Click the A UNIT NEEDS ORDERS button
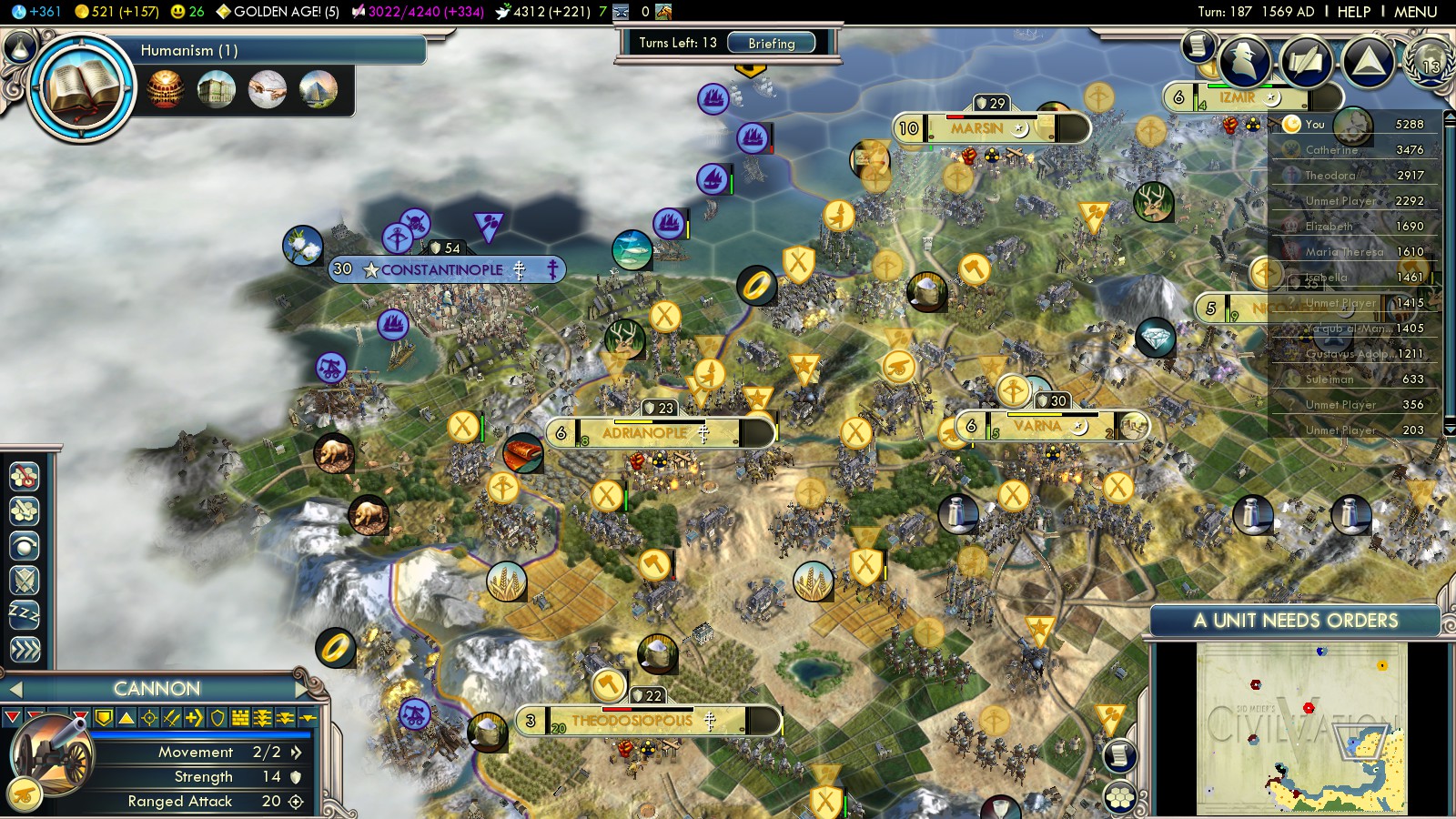The image size is (1456, 819). [x=1295, y=621]
